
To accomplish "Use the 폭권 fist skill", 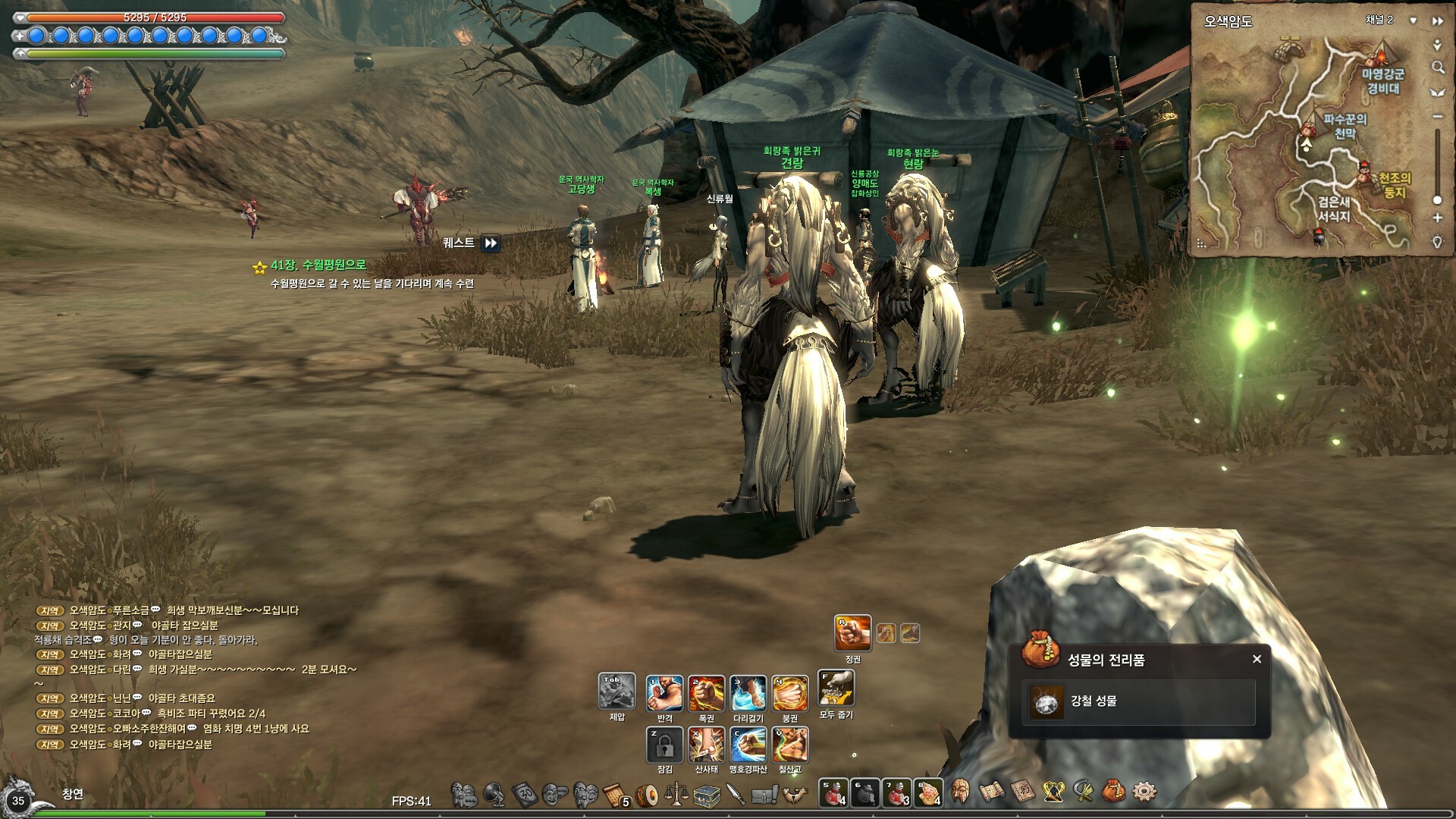I will [x=706, y=693].
